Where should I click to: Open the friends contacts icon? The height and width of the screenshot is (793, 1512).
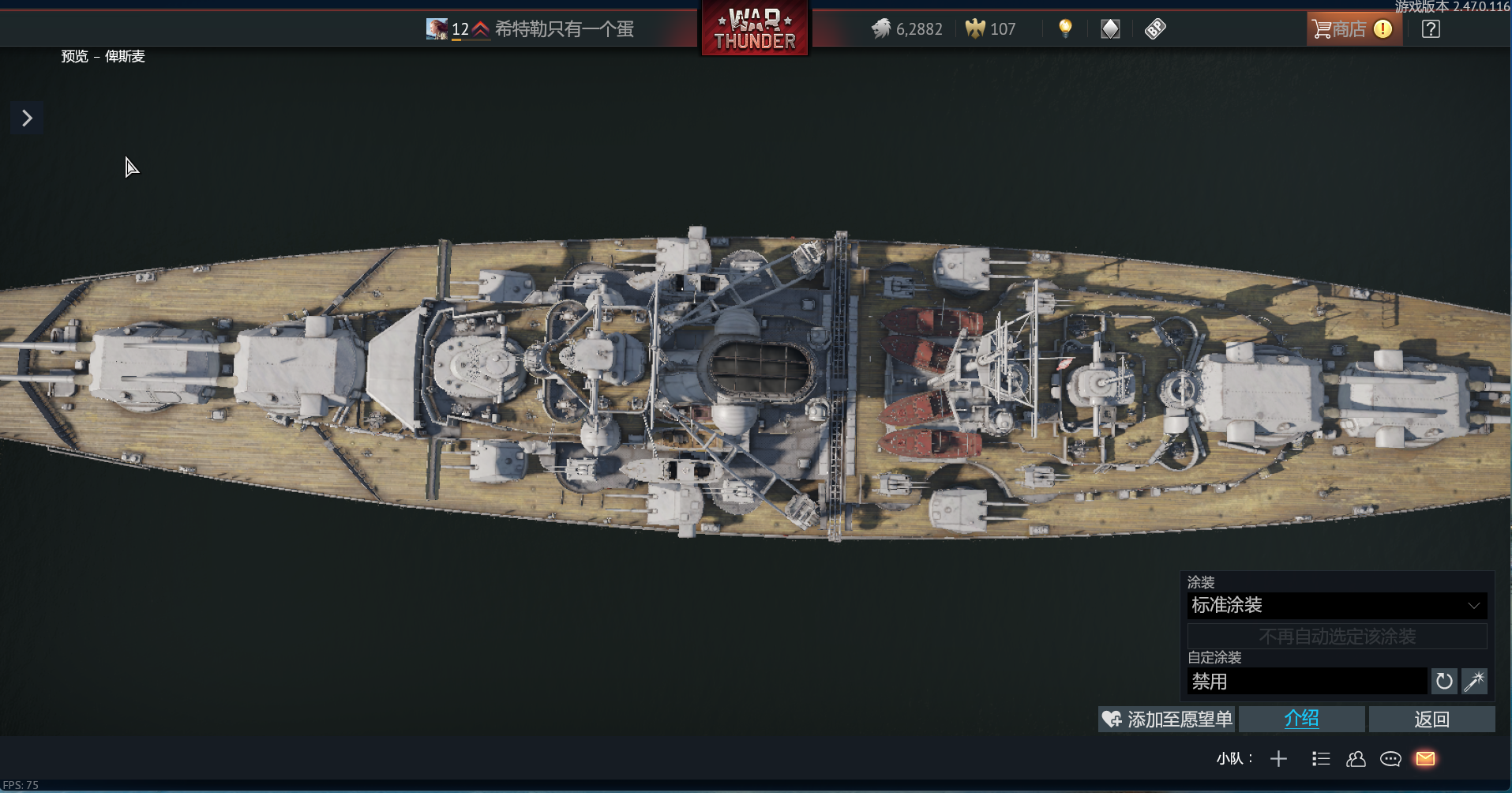(x=1356, y=759)
